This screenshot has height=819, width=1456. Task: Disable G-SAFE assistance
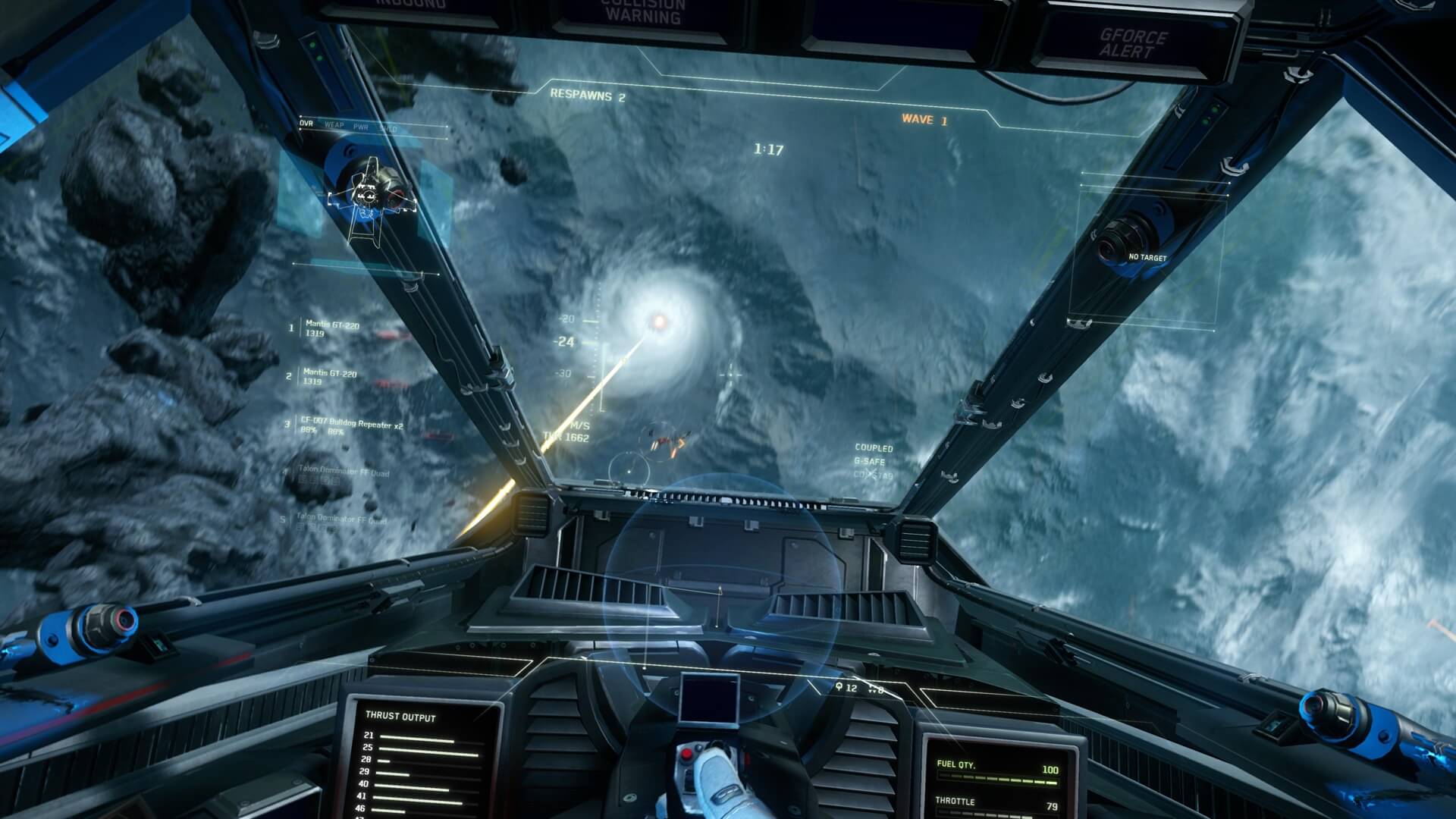tap(872, 461)
